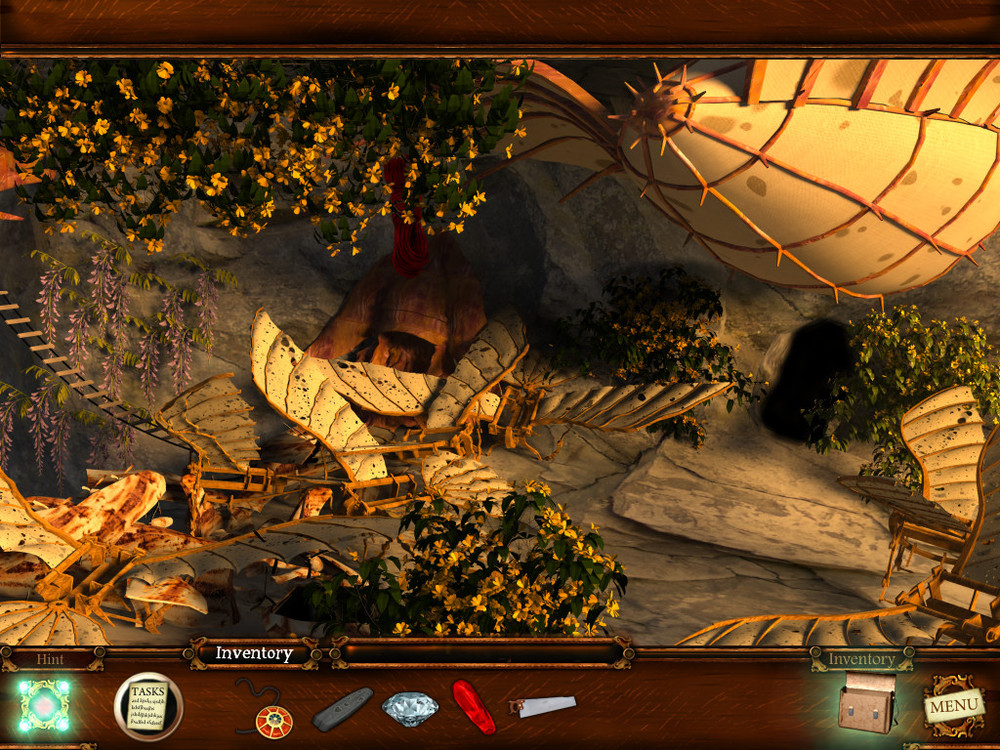Viewport: 1000px width, 750px height.
Task: Pick the gray stone slab item
Action: click(x=343, y=709)
